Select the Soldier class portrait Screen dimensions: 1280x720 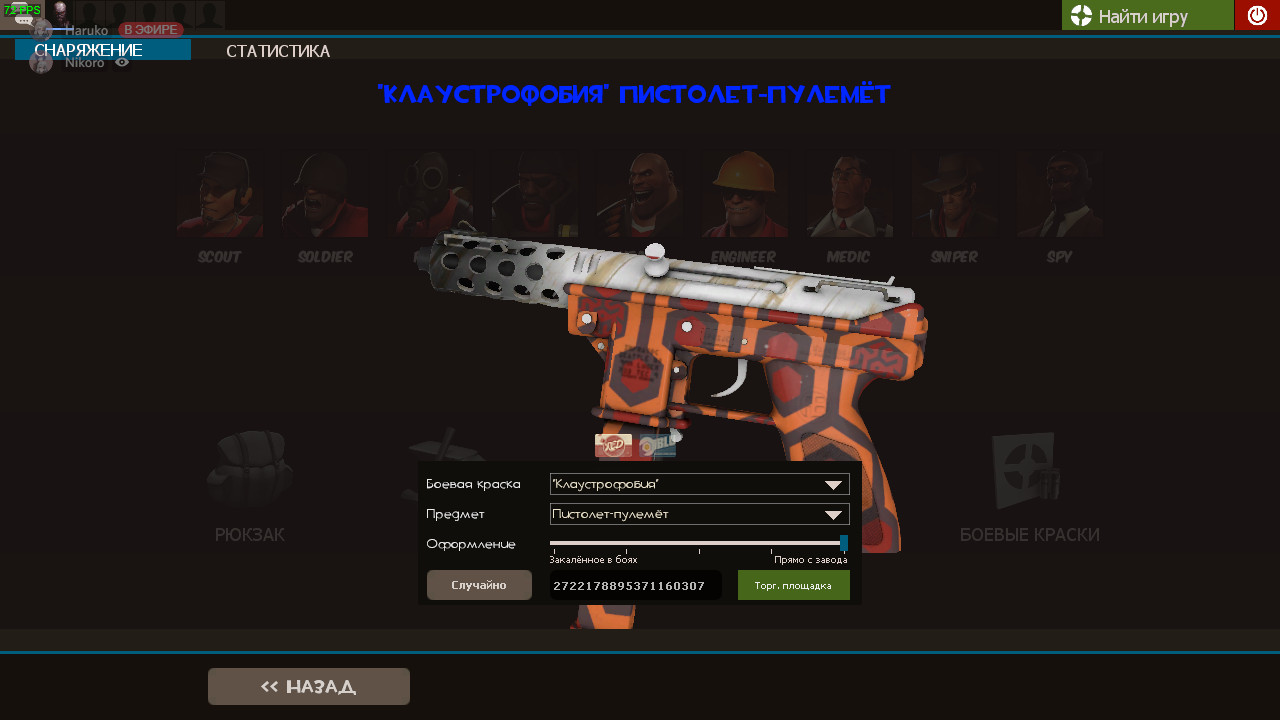point(324,195)
